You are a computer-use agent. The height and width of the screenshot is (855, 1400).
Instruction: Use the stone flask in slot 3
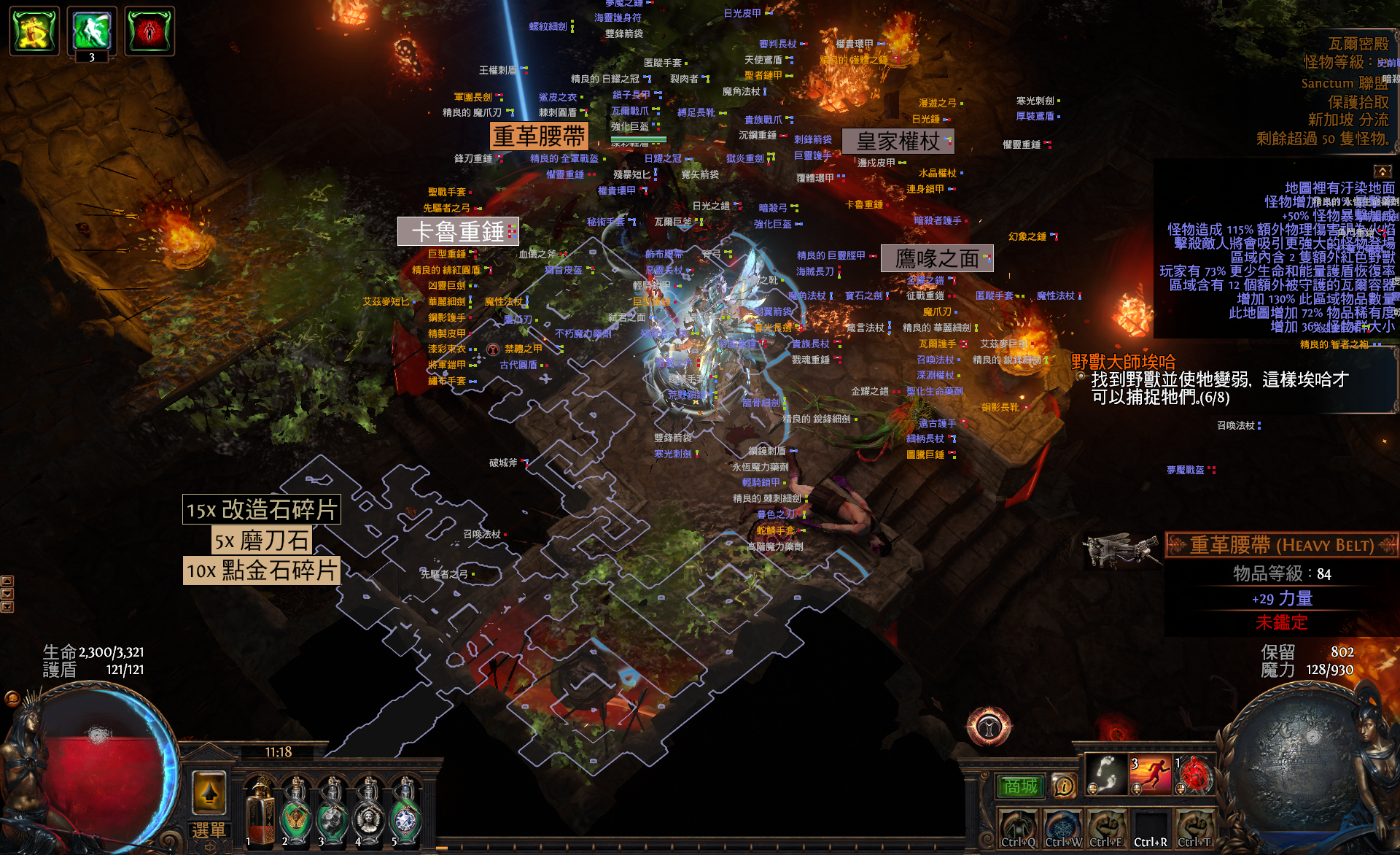(x=332, y=811)
